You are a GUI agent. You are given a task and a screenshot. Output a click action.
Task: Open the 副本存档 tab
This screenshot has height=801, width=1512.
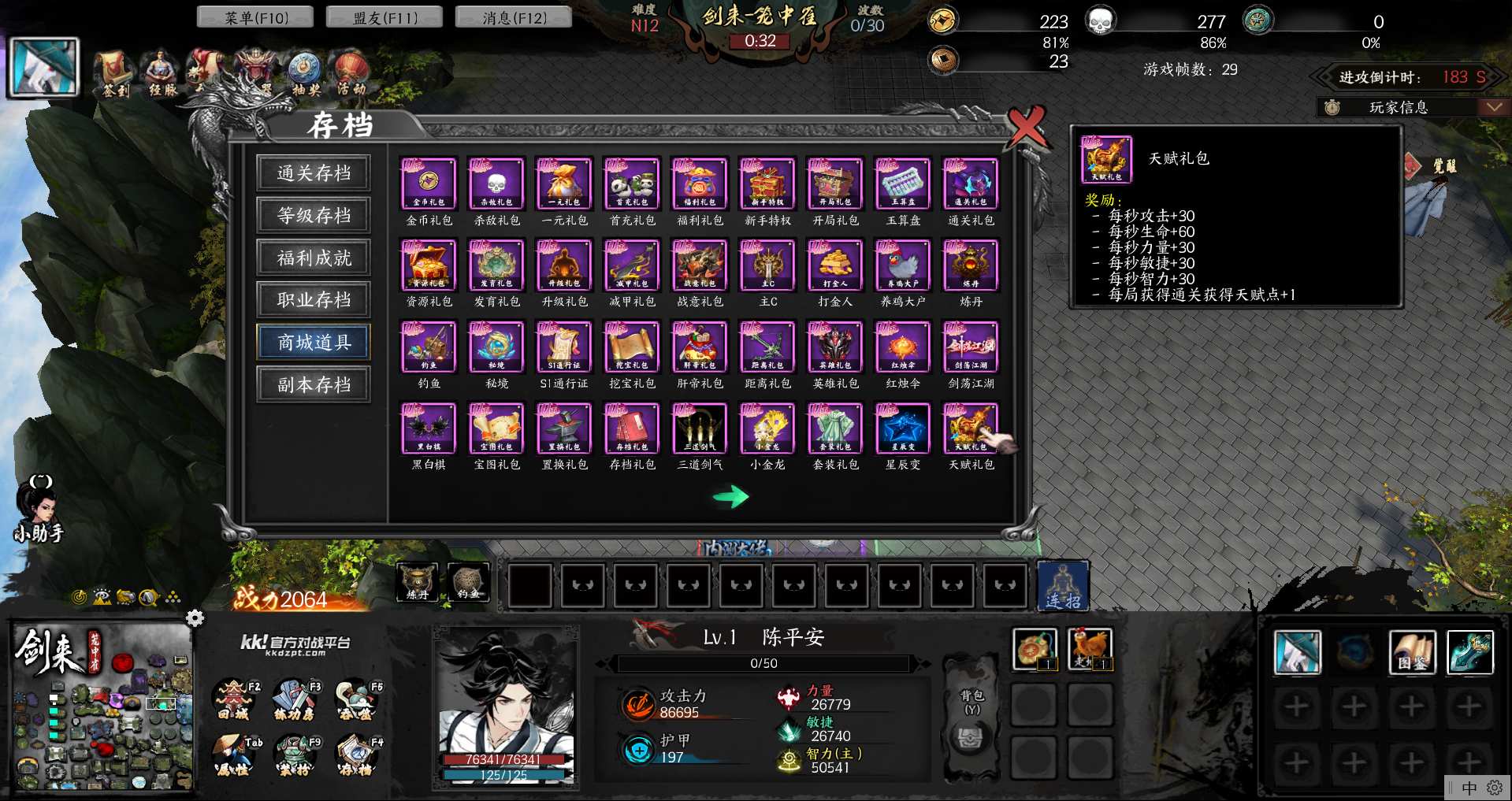click(314, 385)
